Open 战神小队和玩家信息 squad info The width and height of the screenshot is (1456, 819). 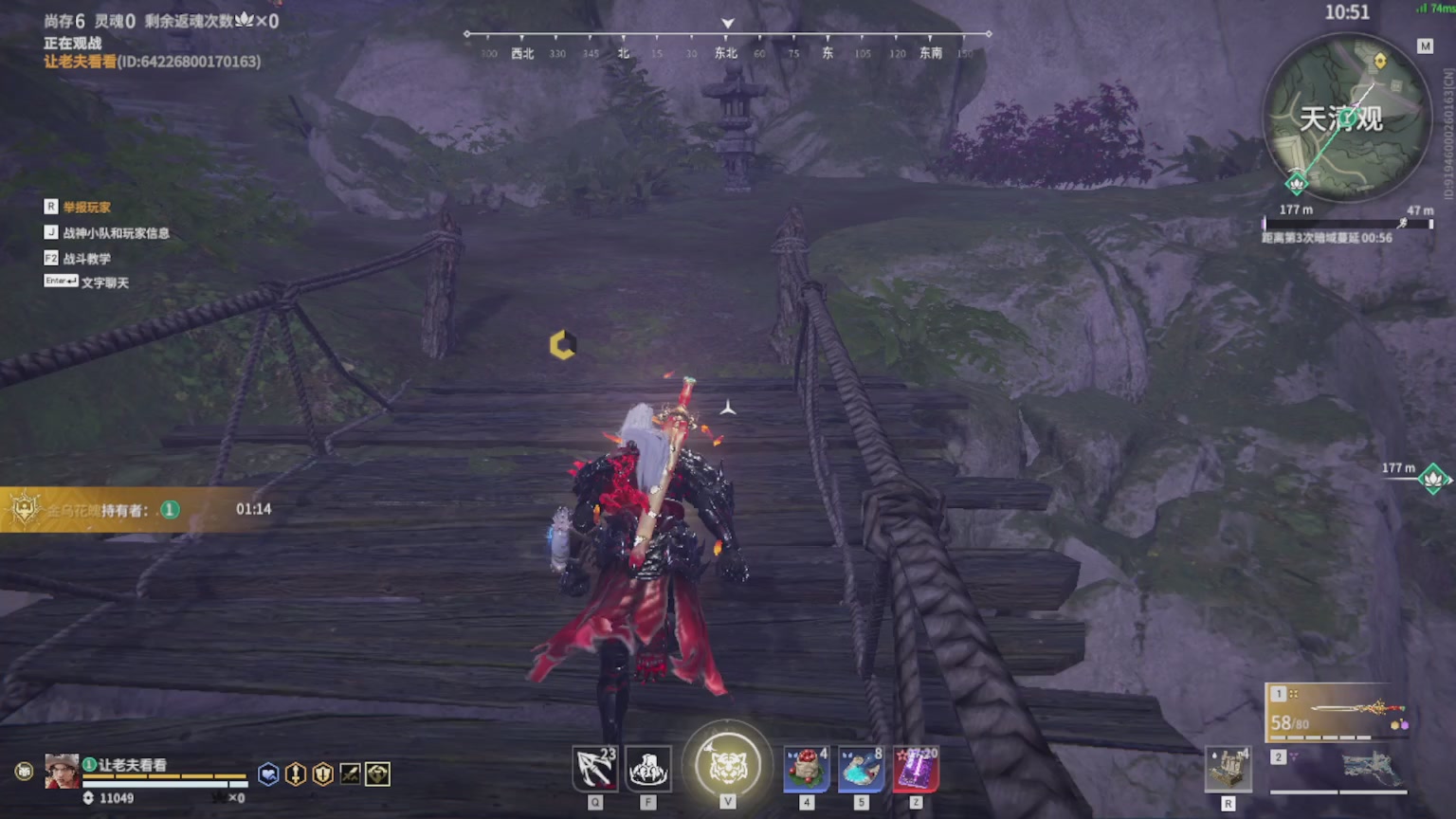click(x=116, y=233)
